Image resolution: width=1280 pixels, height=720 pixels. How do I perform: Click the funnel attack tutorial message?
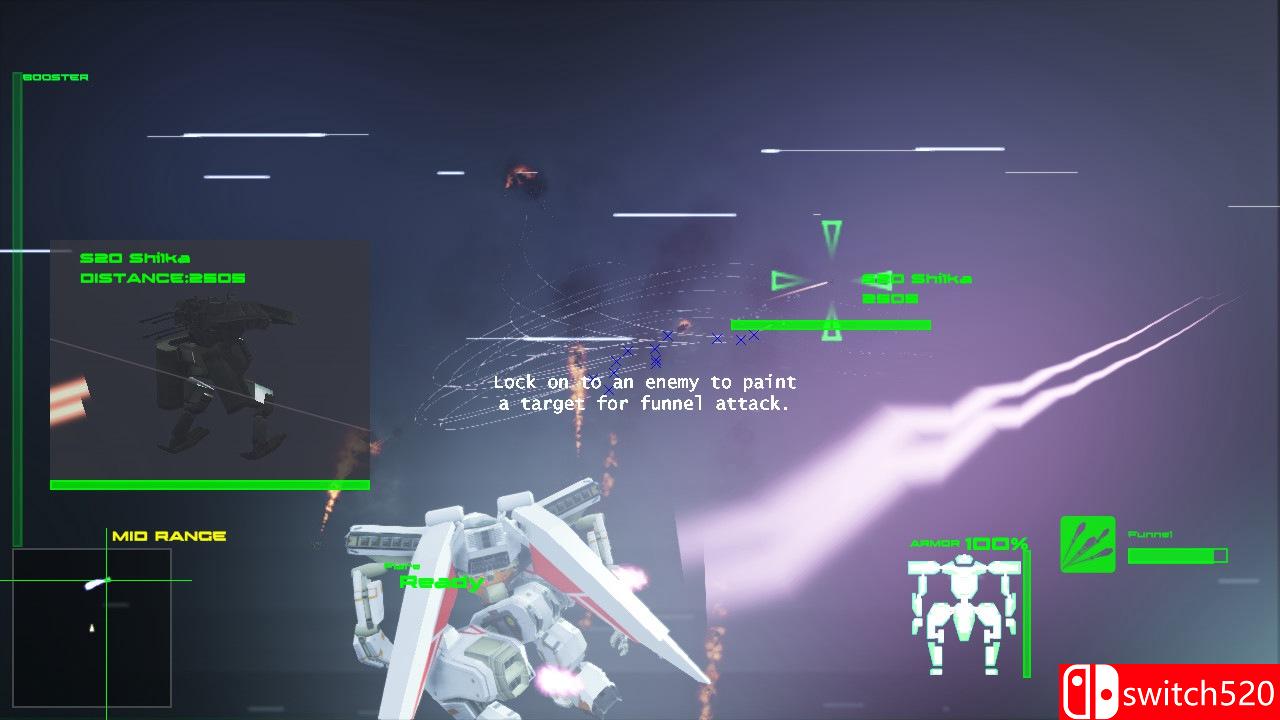[x=645, y=392]
